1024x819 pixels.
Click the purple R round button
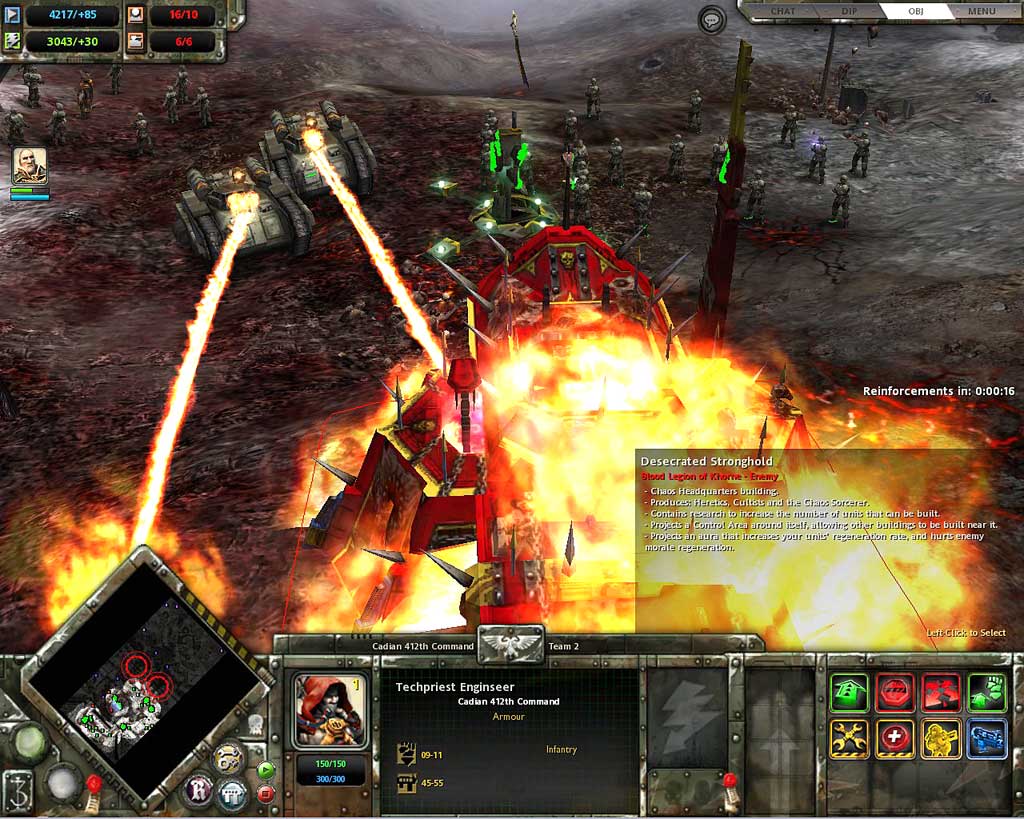coord(199,791)
